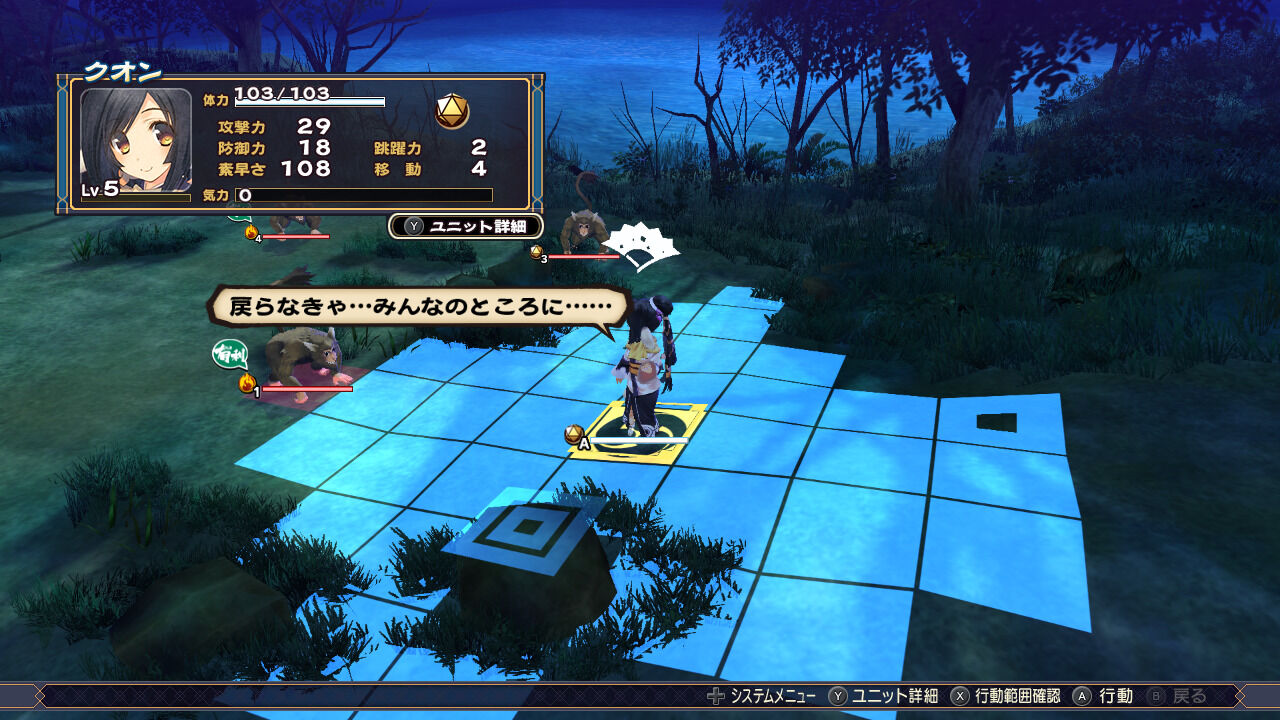Click the green 有利 advantage badge above the boar
Screen dimensions: 1280x720
229,356
